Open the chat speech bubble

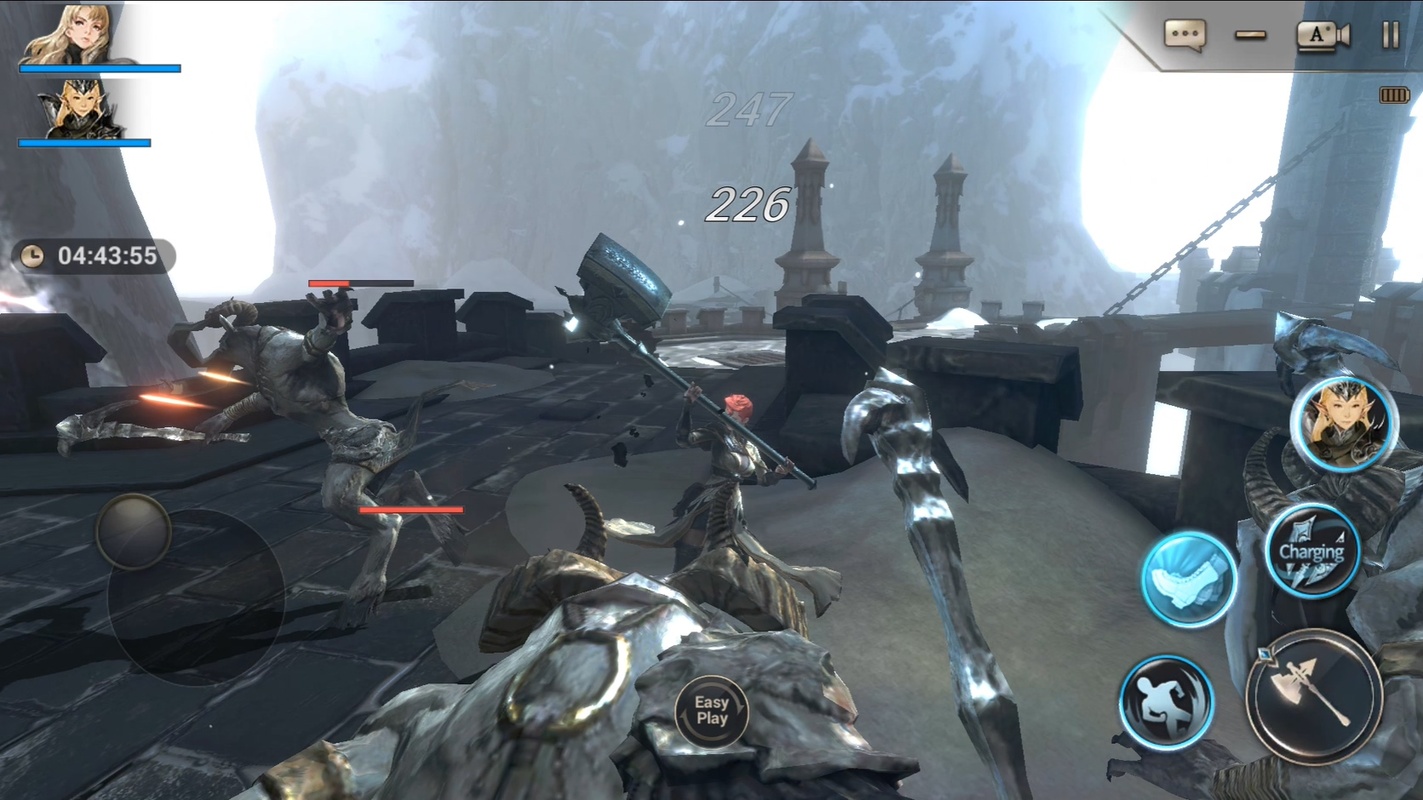[x=1184, y=35]
